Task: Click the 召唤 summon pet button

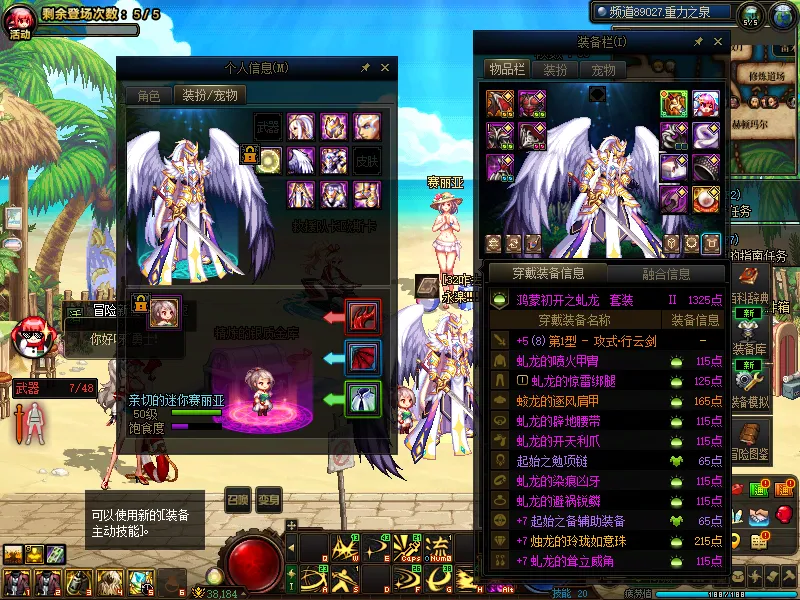Action: coord(238,499)
